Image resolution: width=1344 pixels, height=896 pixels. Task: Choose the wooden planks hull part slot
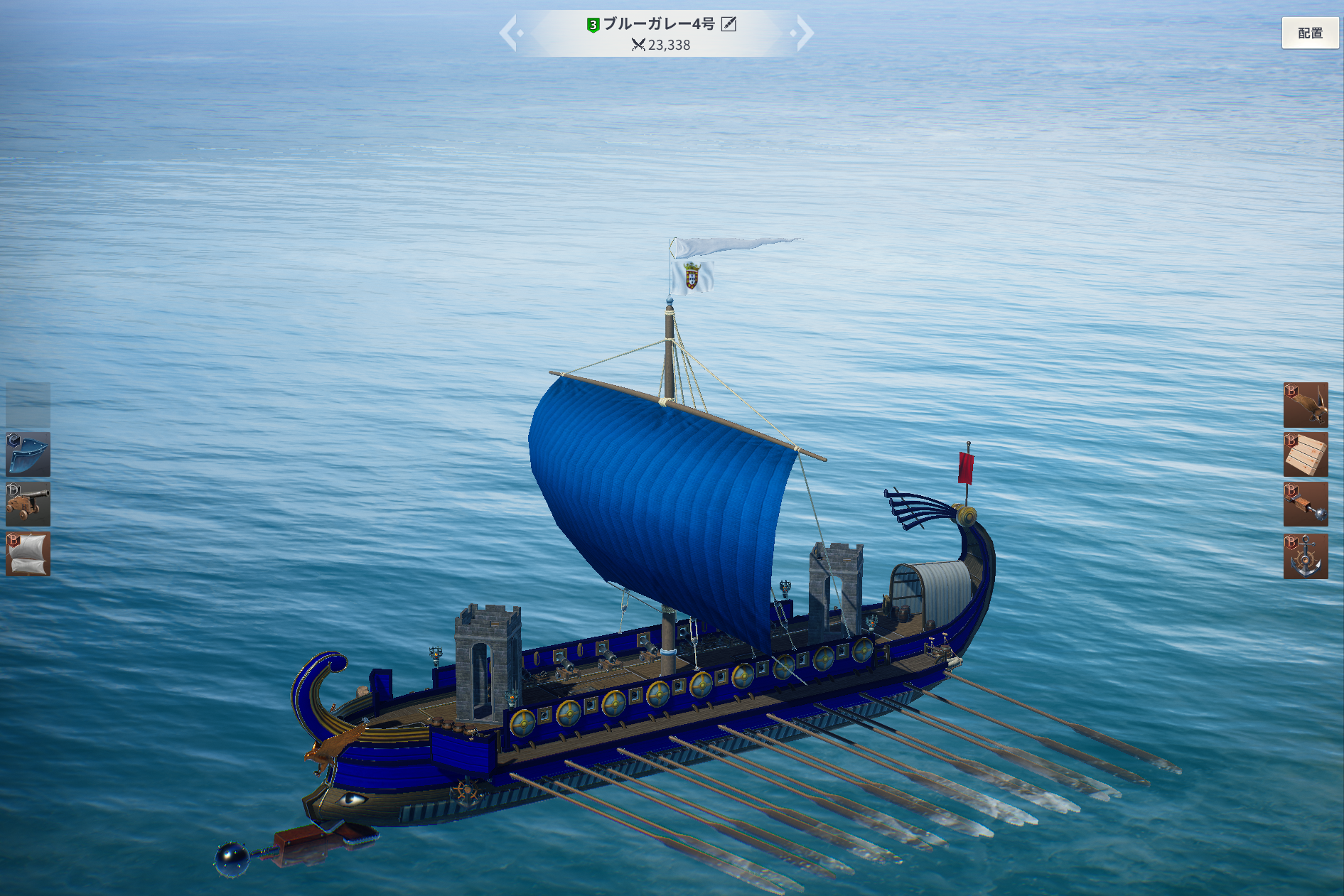(1305, 455)
